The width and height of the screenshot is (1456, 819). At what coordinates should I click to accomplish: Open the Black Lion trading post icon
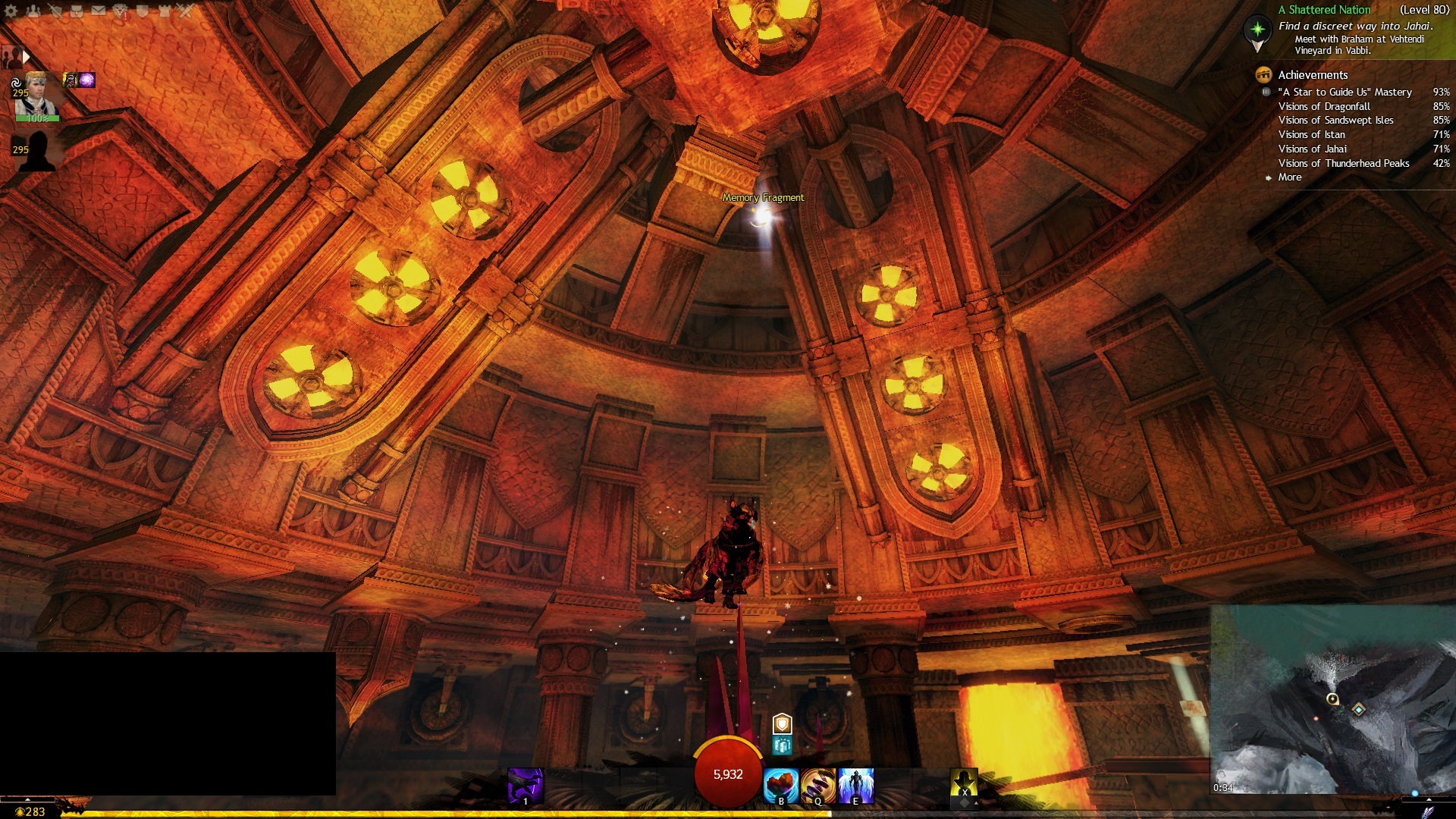click(x=121, y=11)
